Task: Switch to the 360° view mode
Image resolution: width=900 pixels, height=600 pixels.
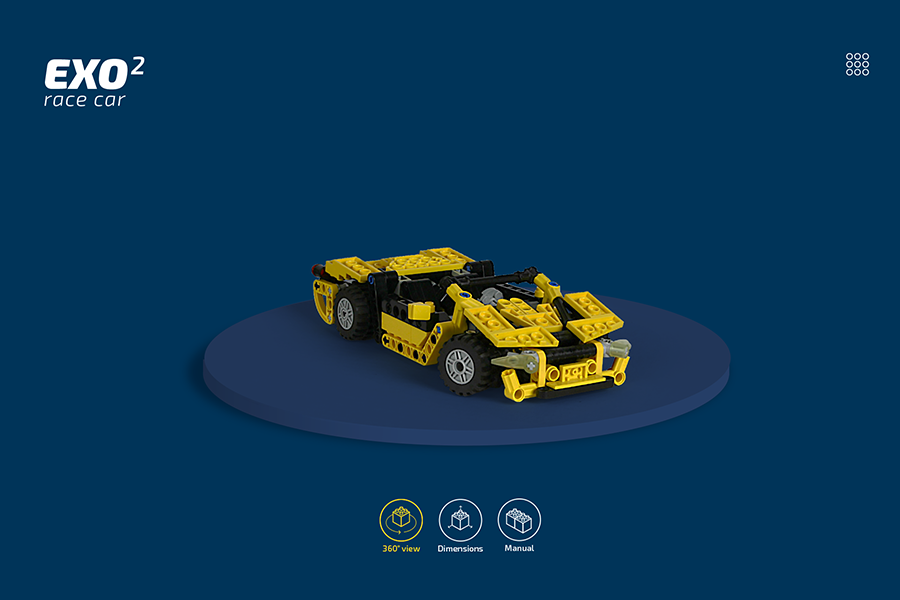Action: (401, 520)
